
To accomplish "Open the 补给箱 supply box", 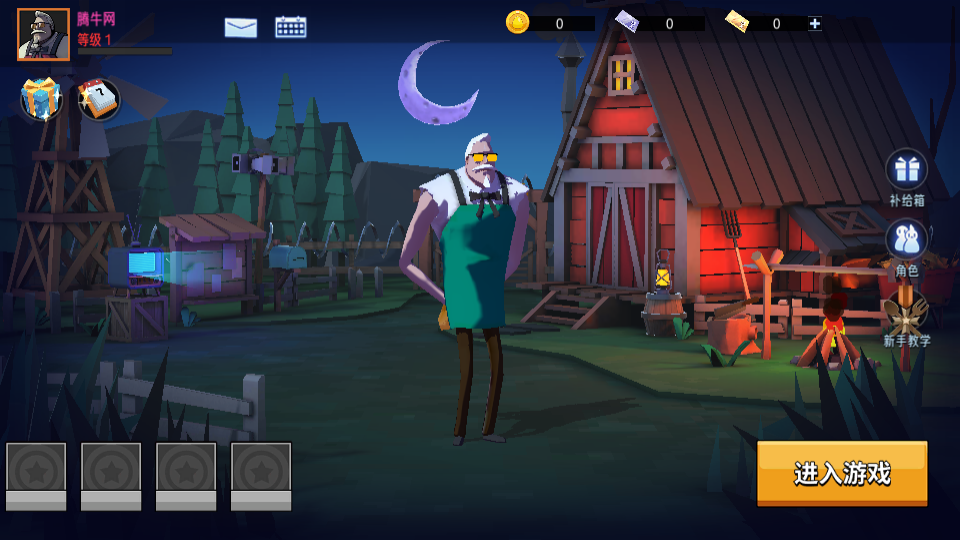I will tap(907, 170).
